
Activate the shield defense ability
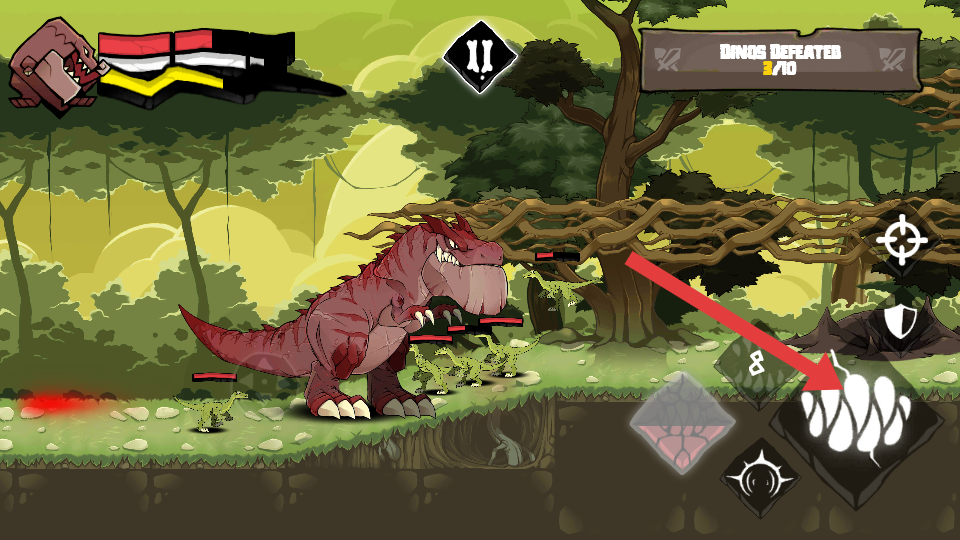tap(900, 321)
